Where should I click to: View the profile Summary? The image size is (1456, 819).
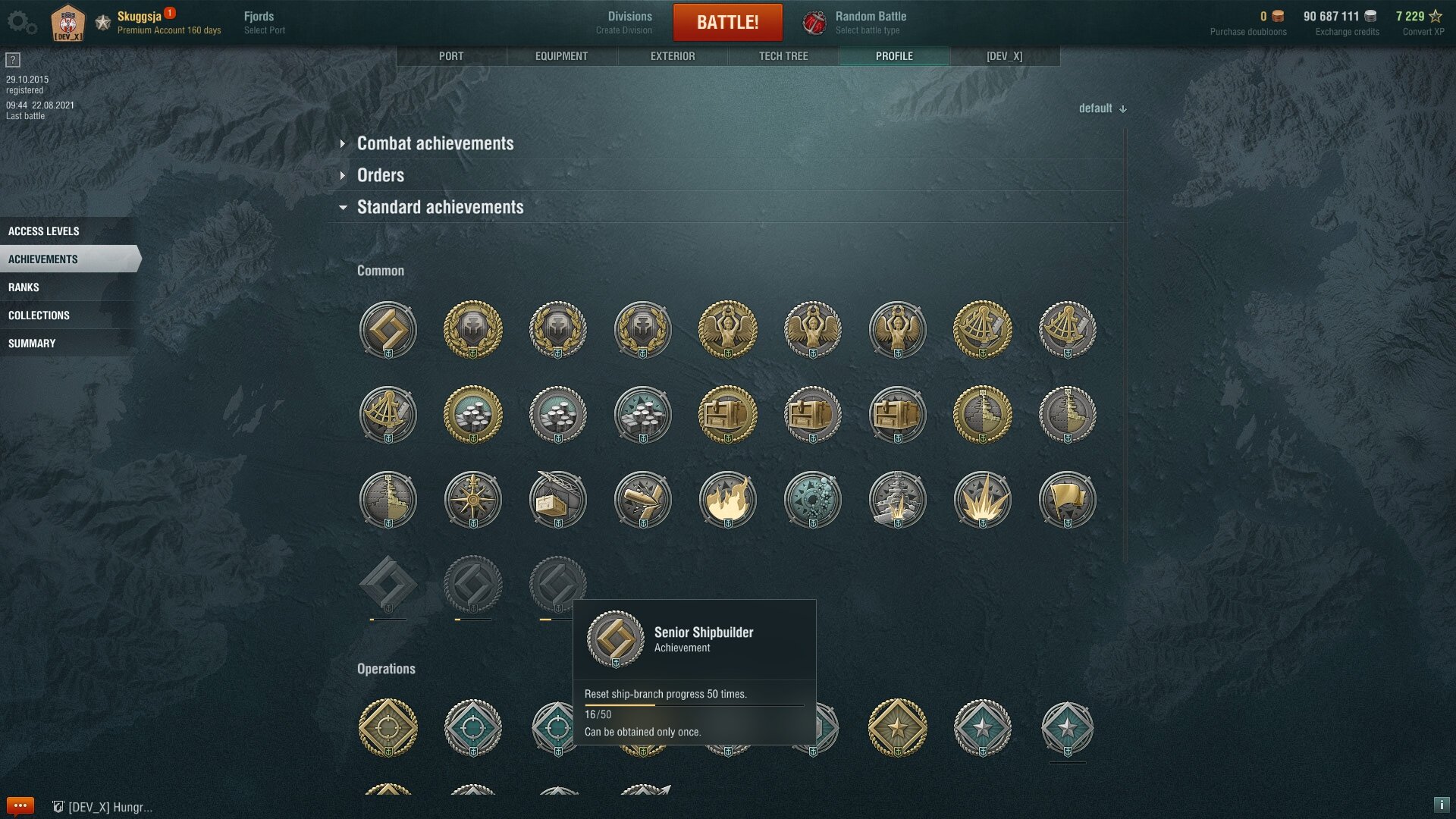[32, 344]
